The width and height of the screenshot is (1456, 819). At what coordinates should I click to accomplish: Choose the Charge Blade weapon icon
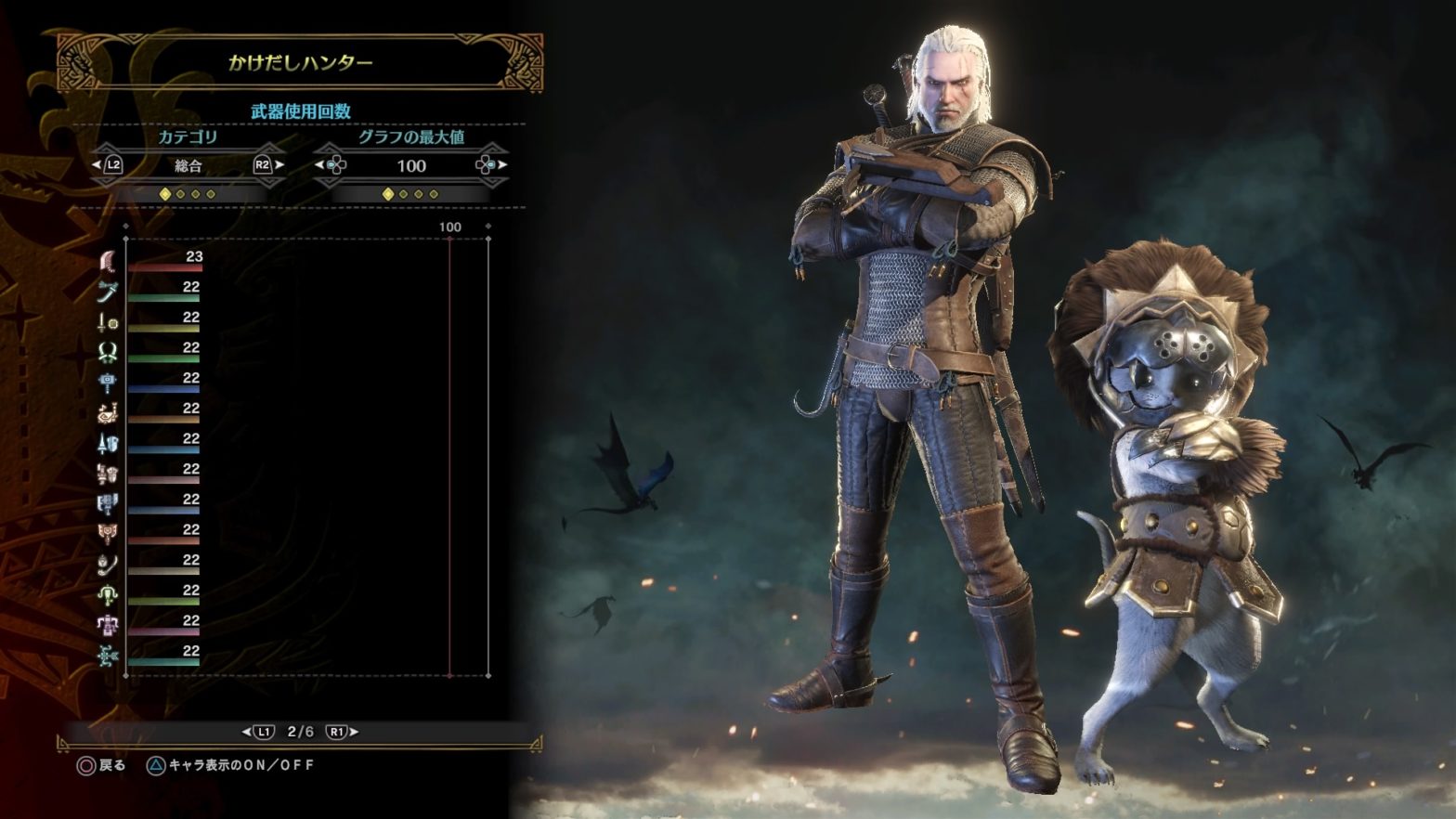point(108,535)
